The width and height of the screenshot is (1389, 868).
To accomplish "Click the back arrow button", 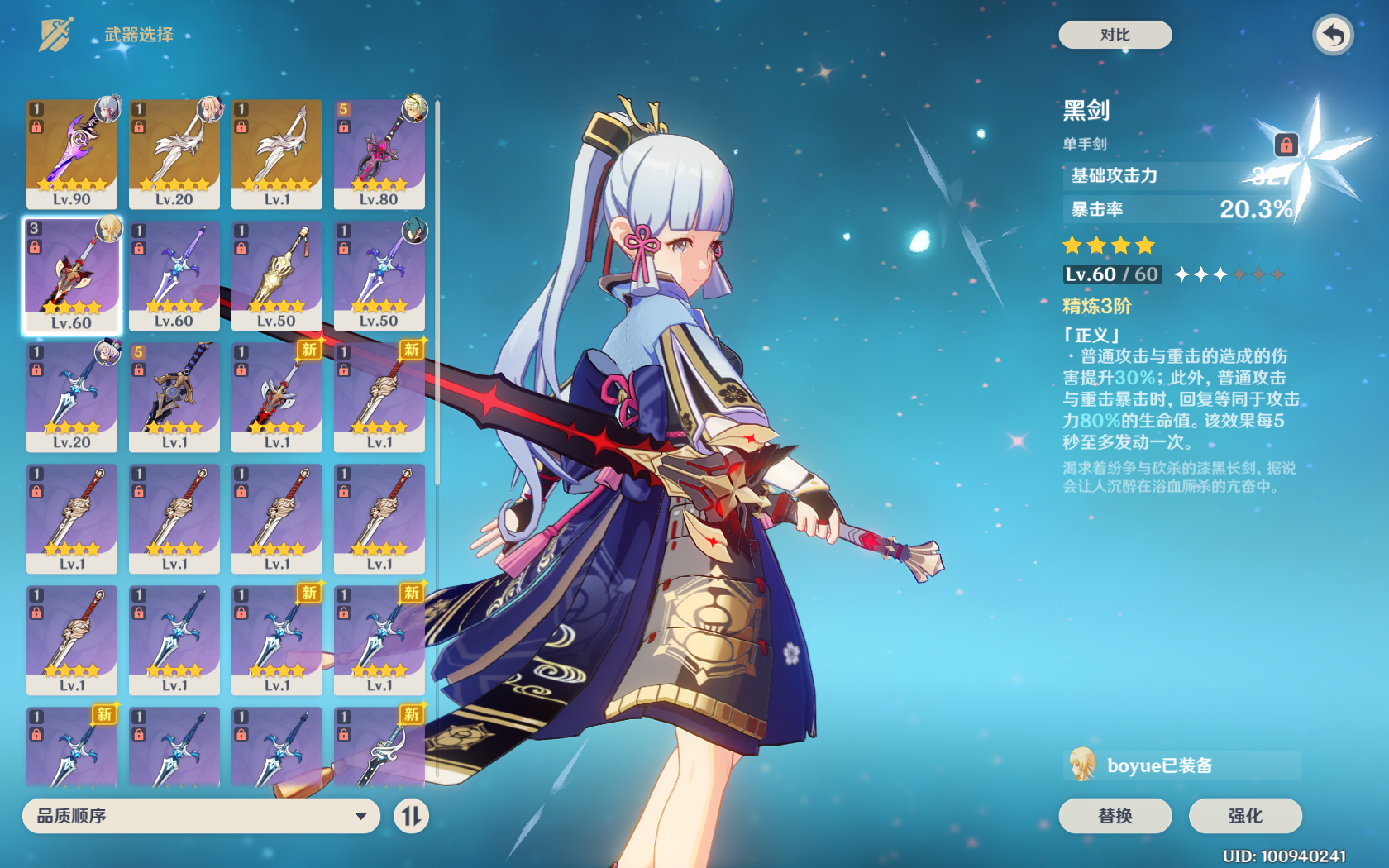I will click(1332, 36).
